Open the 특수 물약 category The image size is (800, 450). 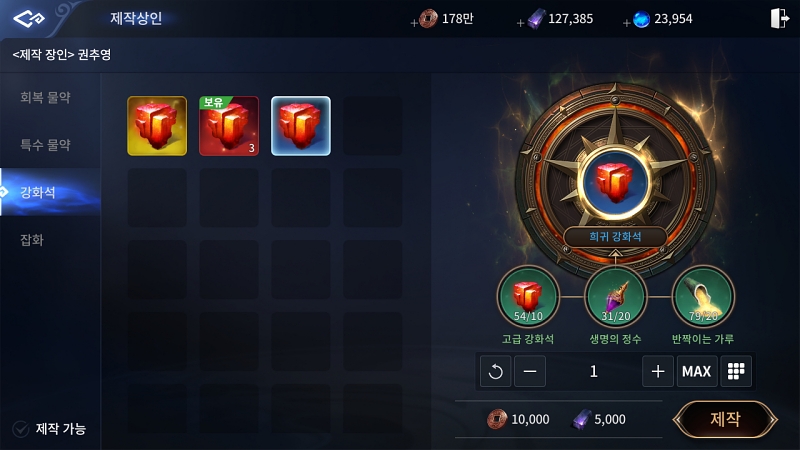pos(46,145)
